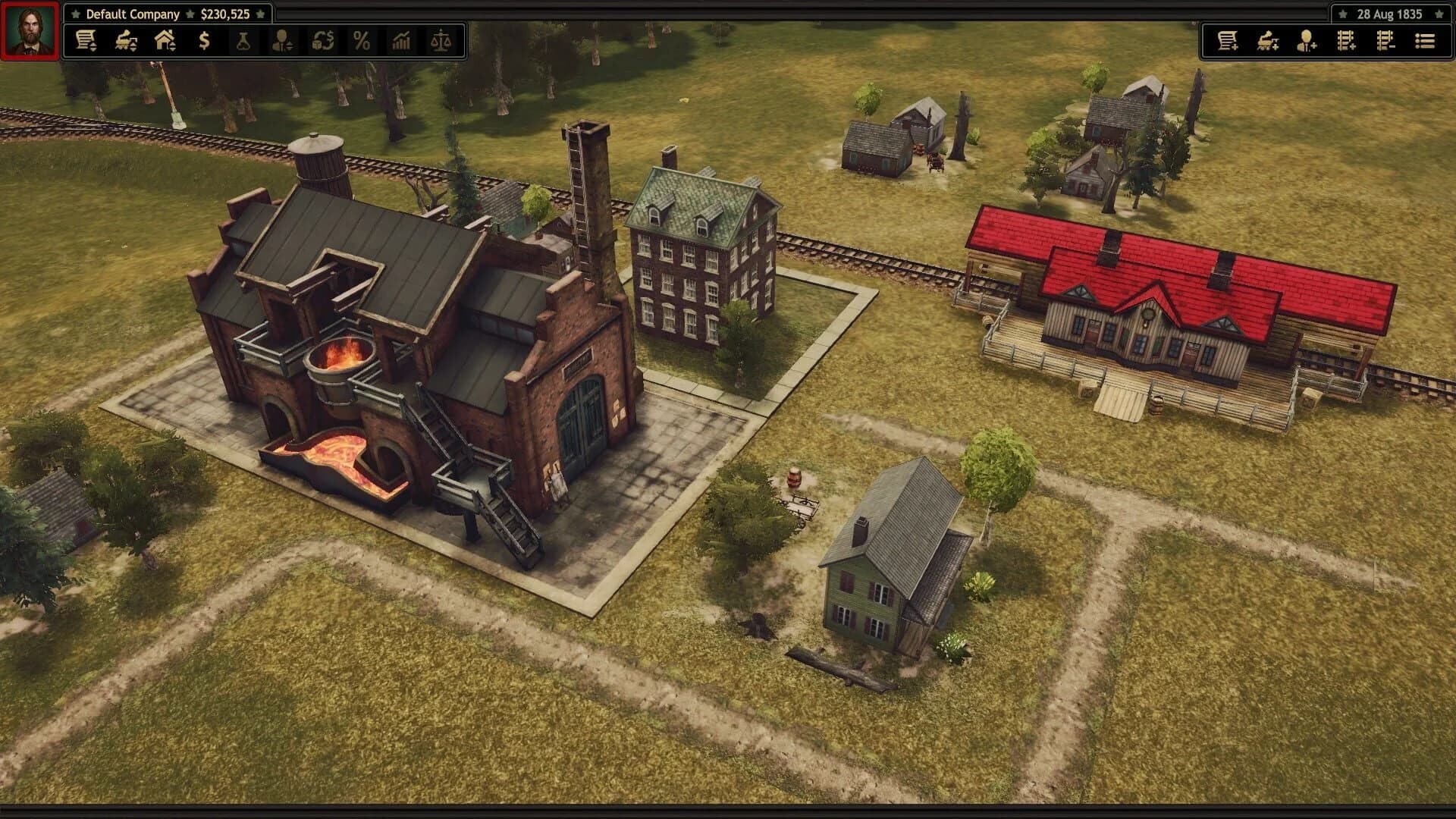Open the objectives list icon
This screenshot has height=819, width=1456.
click(1424, 42)
